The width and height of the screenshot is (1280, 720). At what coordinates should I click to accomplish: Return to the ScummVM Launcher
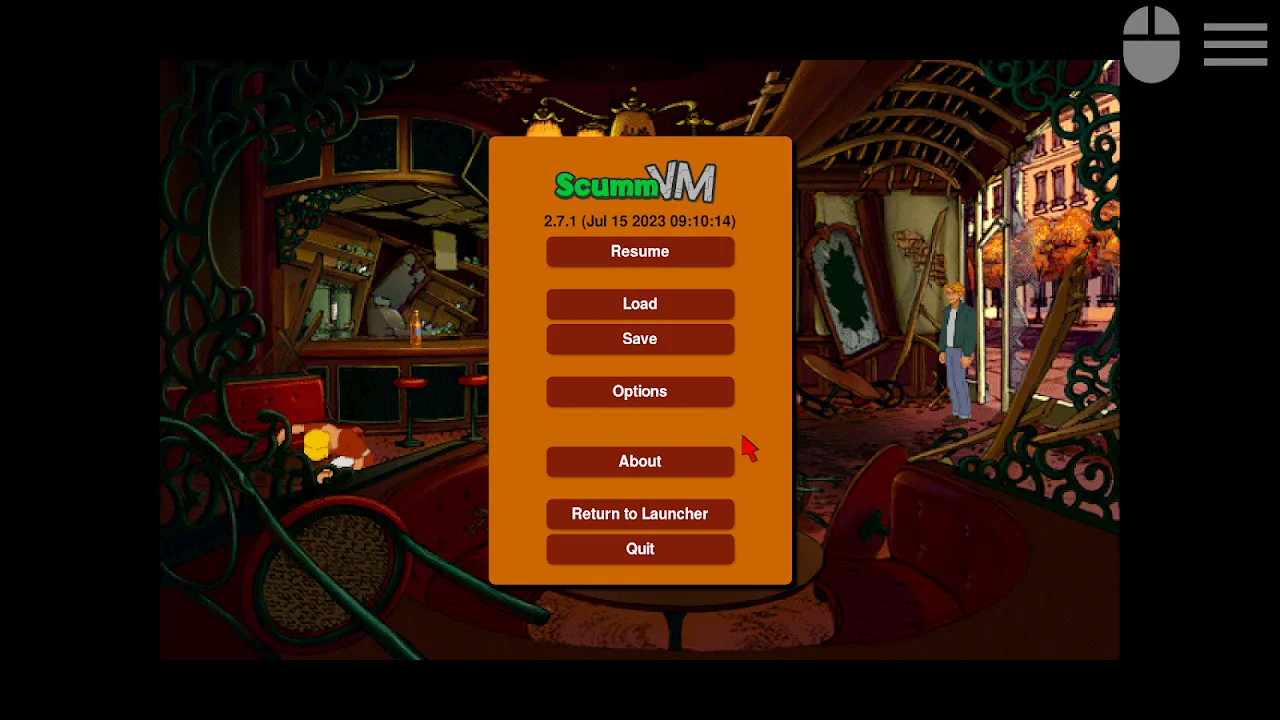(x=640, y=514)
